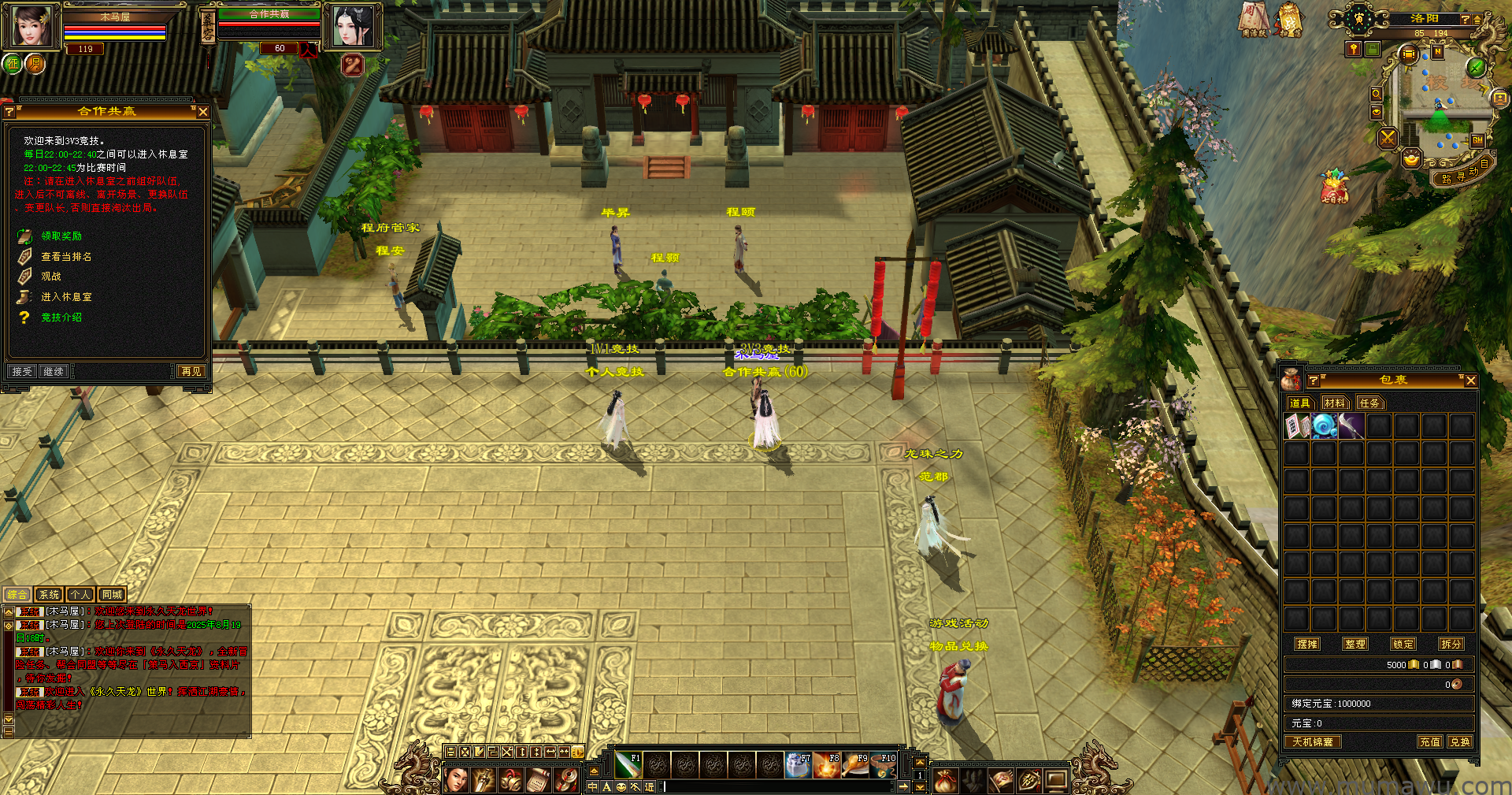The image size is (1512, 795).
Task: Select 查看当排名 in the NPC dialogue
Action: pyautogui.click(x=66, y=257)
